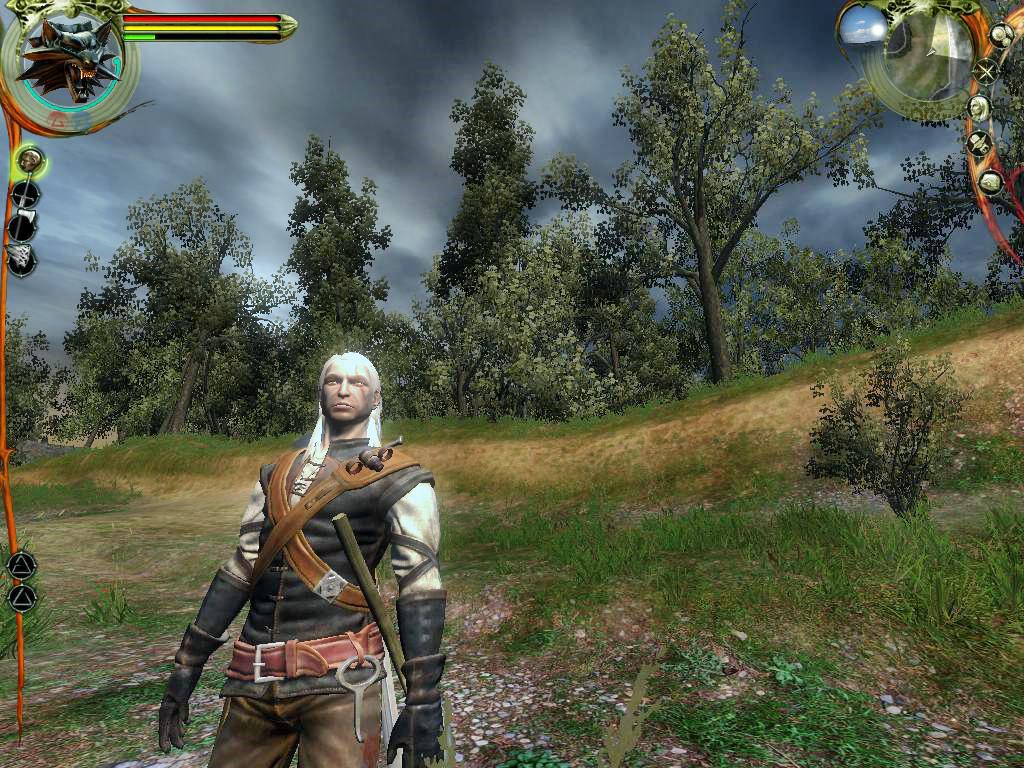Click the crossed-lines star icon beside the minimap
This screenshot has height=768, width=1024.
pos(987,71)
